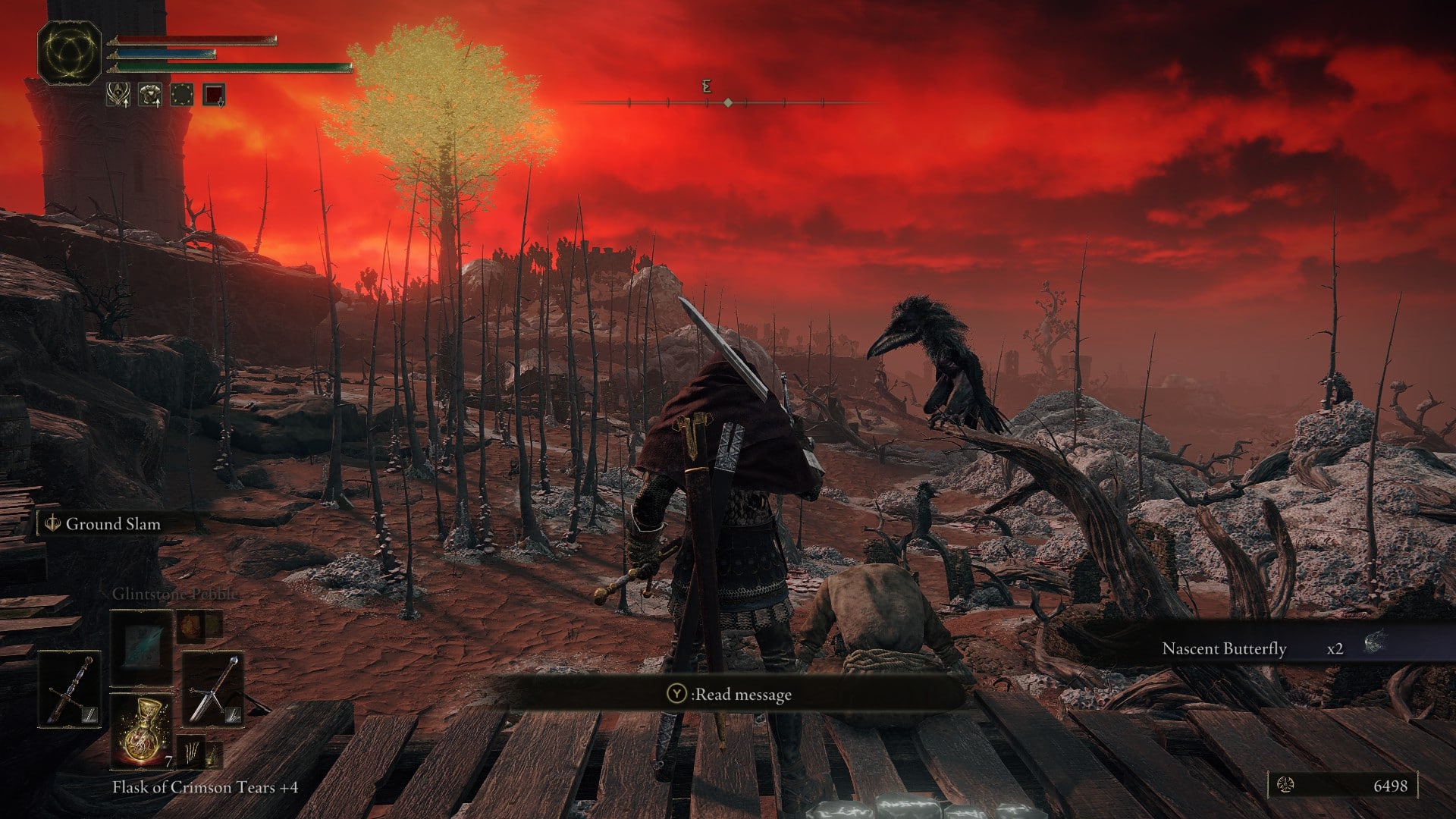Click the winged helm buff icon
Screen dimensions: 1456x819
tap(118, 95)
